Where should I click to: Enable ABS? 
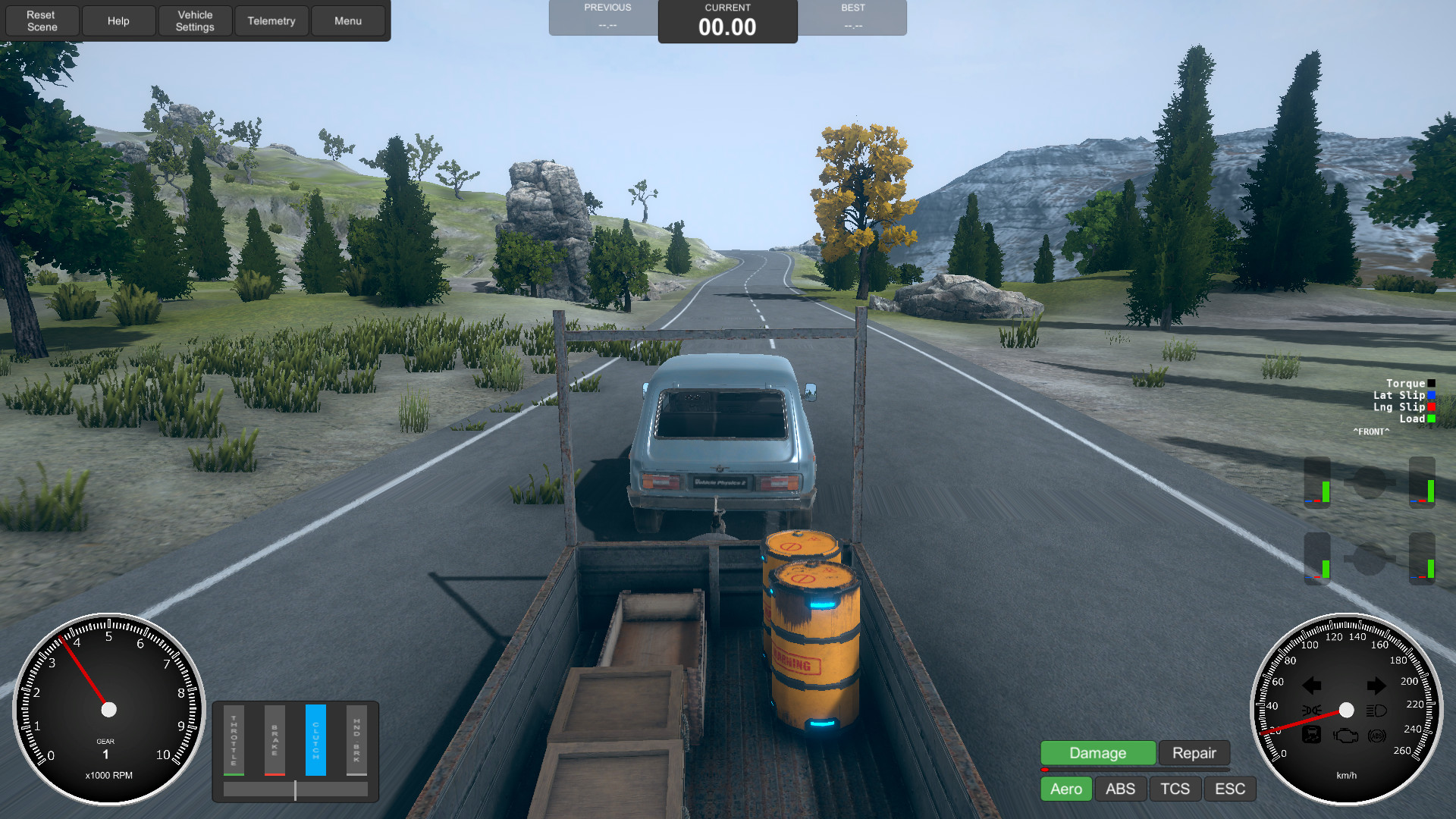coord(1120,789)
